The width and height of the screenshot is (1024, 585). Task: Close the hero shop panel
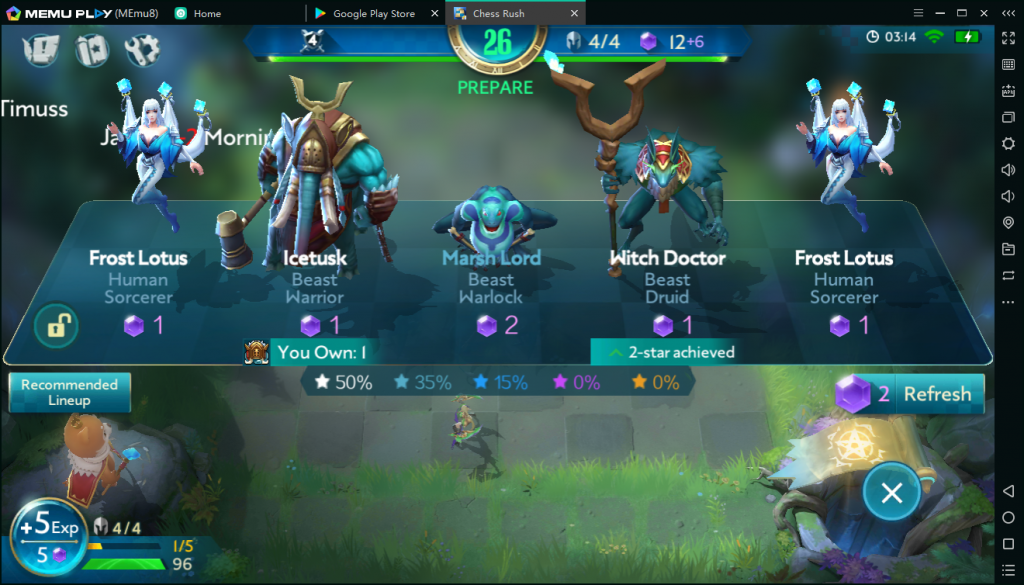[891, 492]
